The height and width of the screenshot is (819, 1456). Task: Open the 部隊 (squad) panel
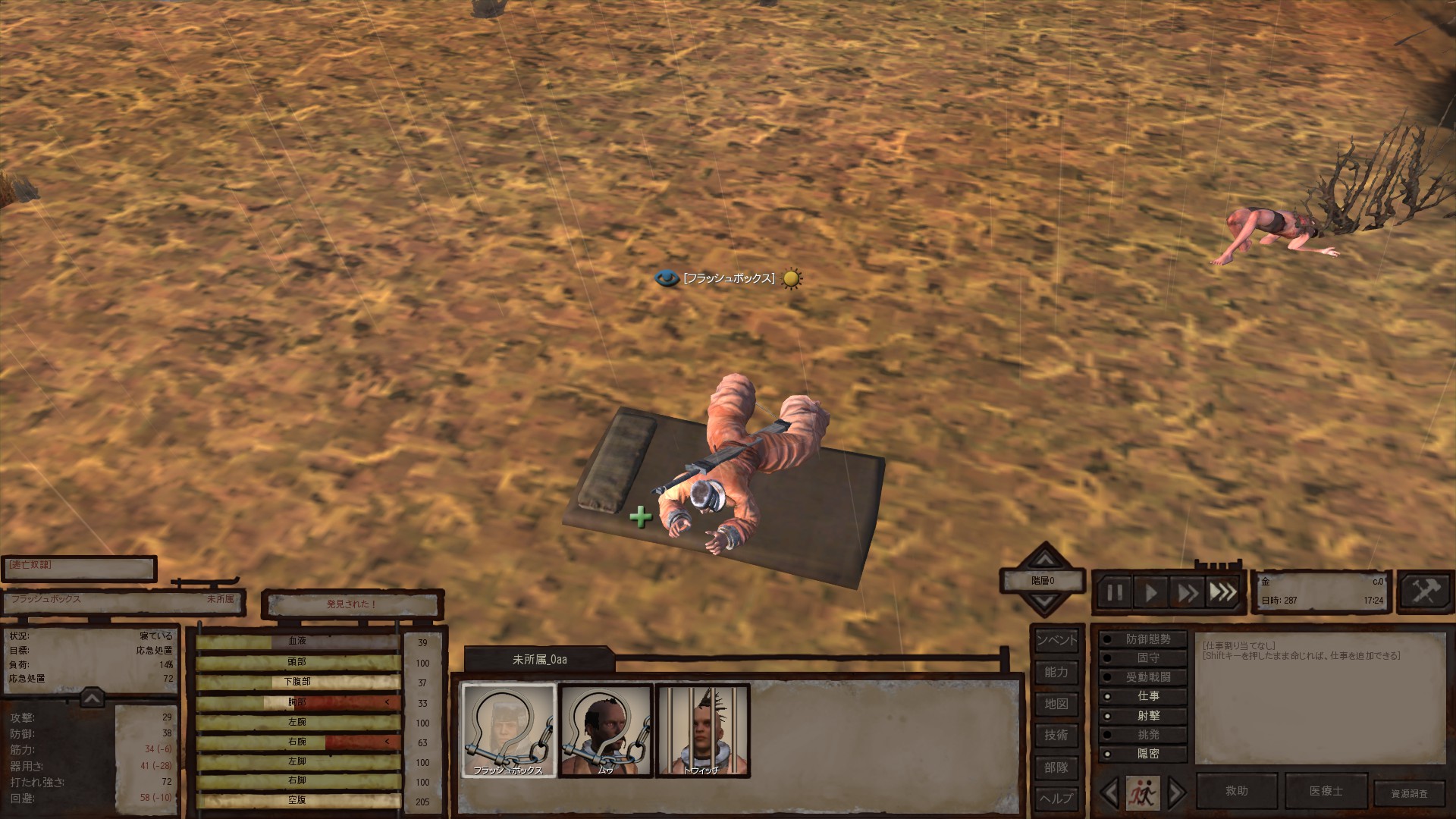pyautogui.click(x=1056, y=767)
